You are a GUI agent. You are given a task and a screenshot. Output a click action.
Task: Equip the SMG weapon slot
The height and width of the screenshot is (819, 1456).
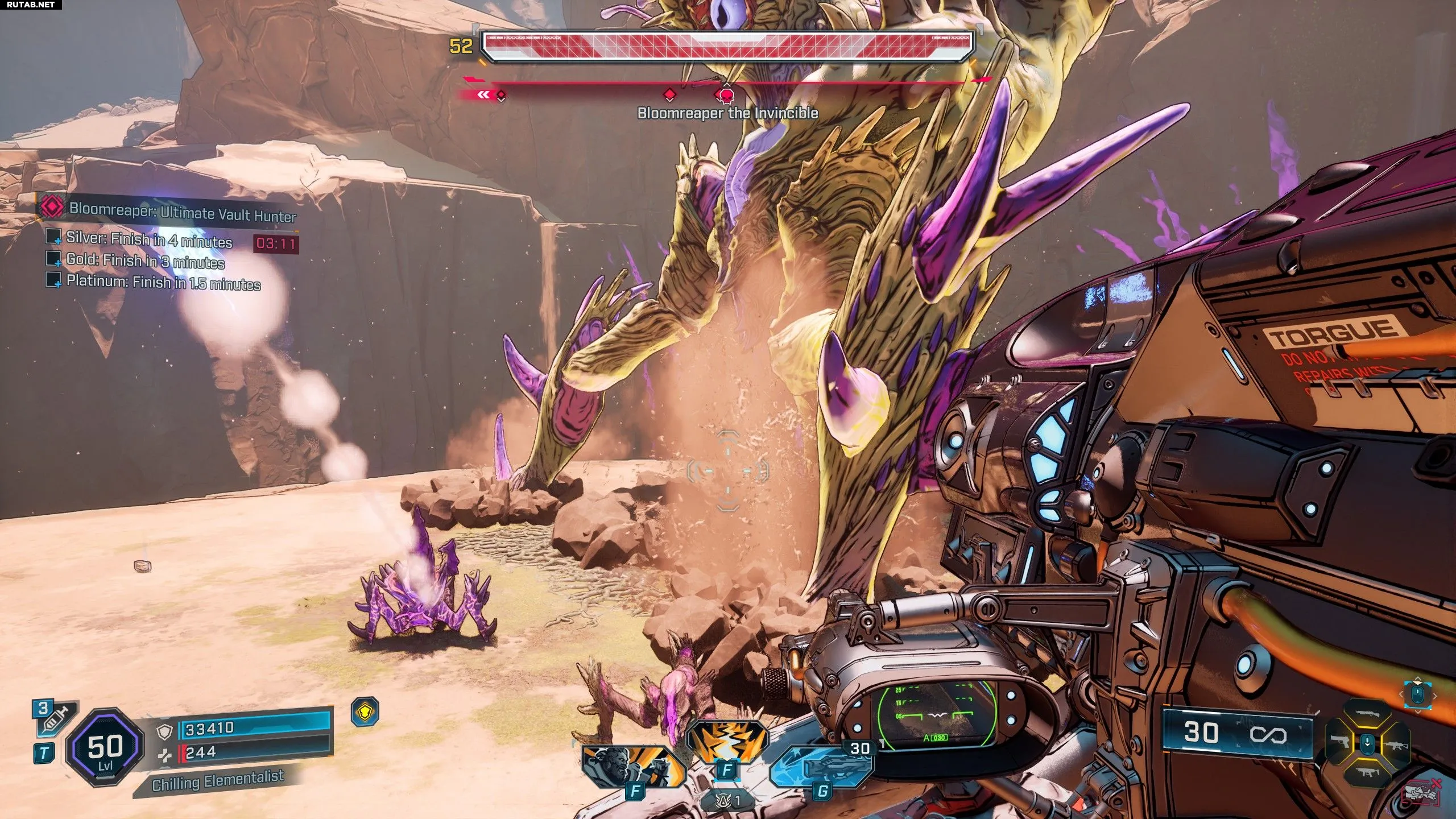click(1367, 772)
